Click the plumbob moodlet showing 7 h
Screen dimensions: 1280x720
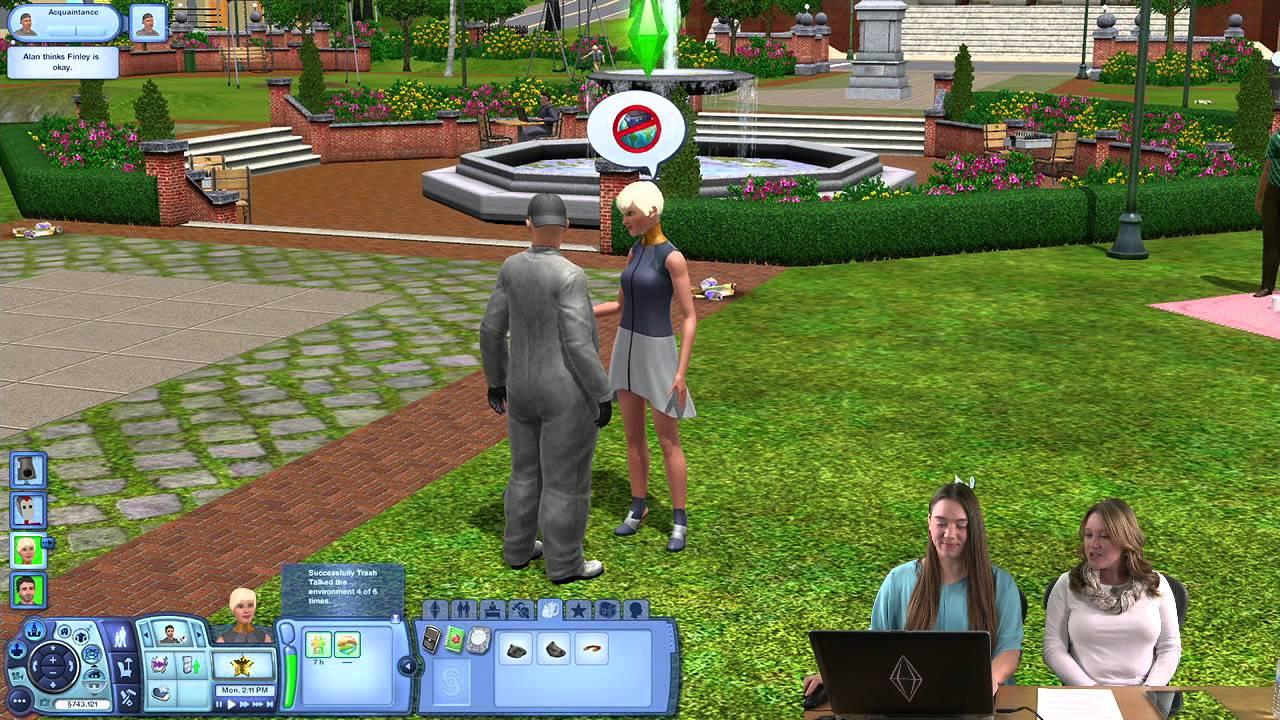(318, 643)
